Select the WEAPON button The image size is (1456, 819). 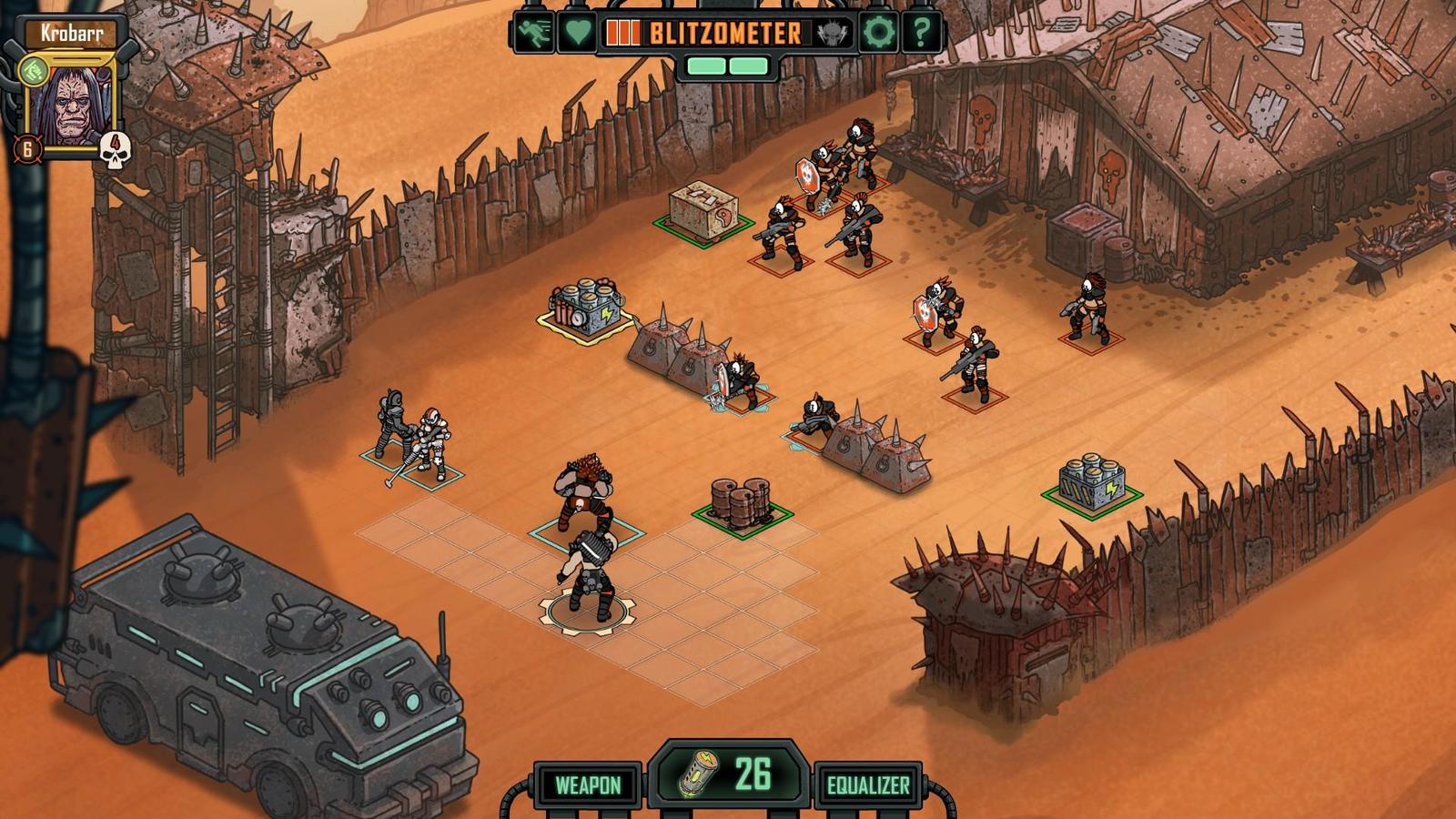tap(588, 784)
